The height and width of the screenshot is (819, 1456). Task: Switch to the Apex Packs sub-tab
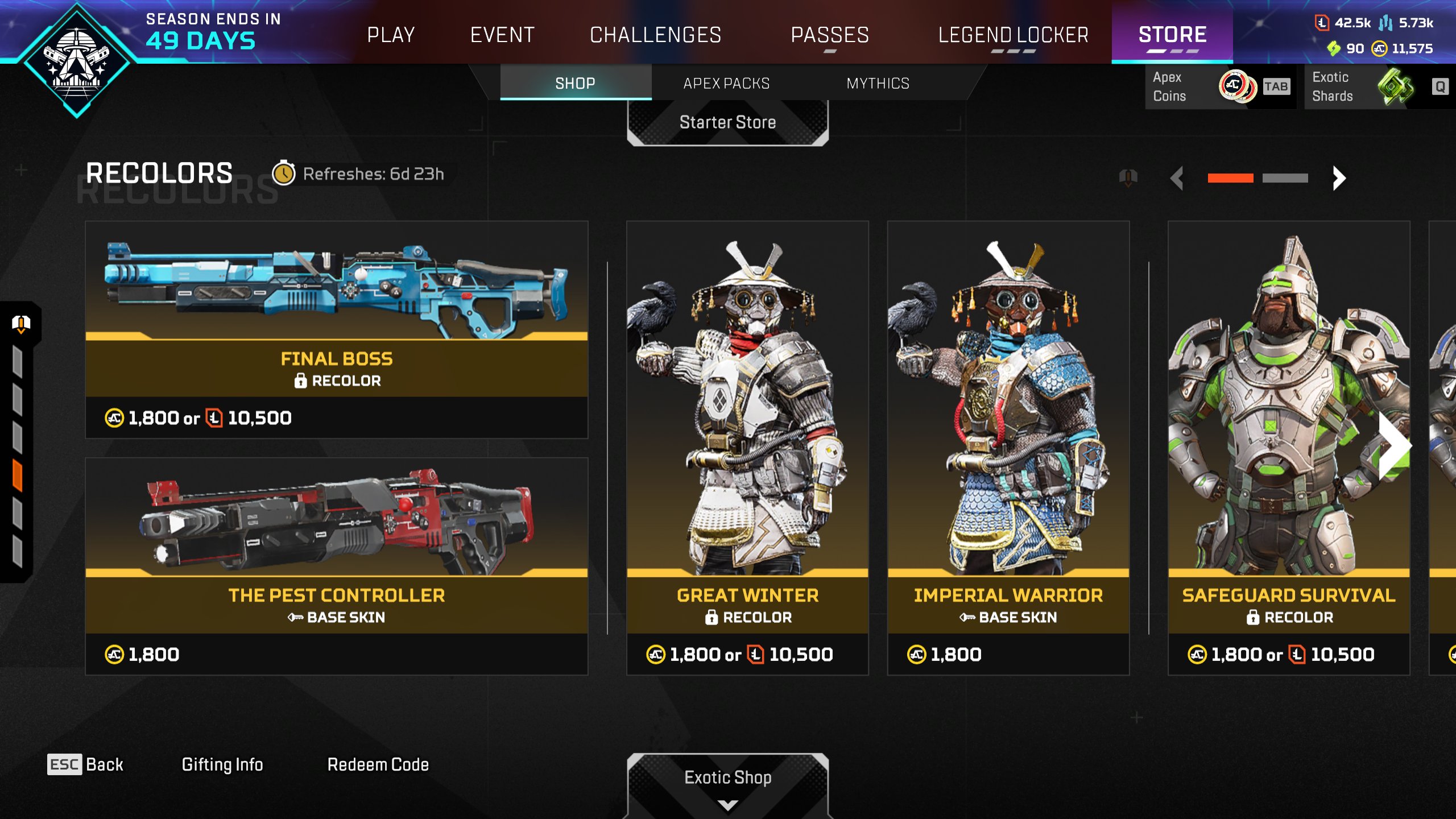click(x=726, y=84)
